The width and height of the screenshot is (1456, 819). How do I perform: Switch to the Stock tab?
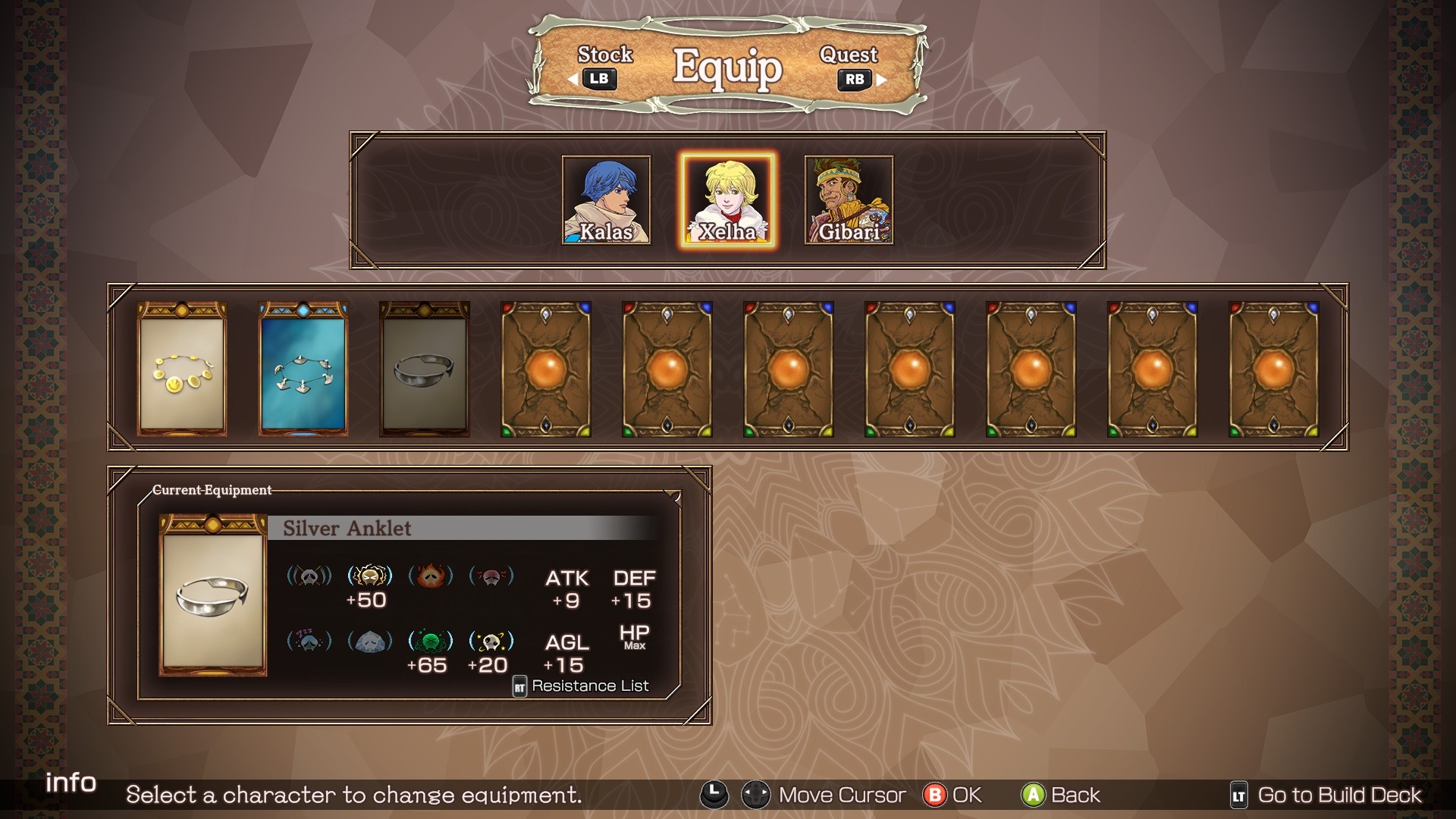(600, 67)
